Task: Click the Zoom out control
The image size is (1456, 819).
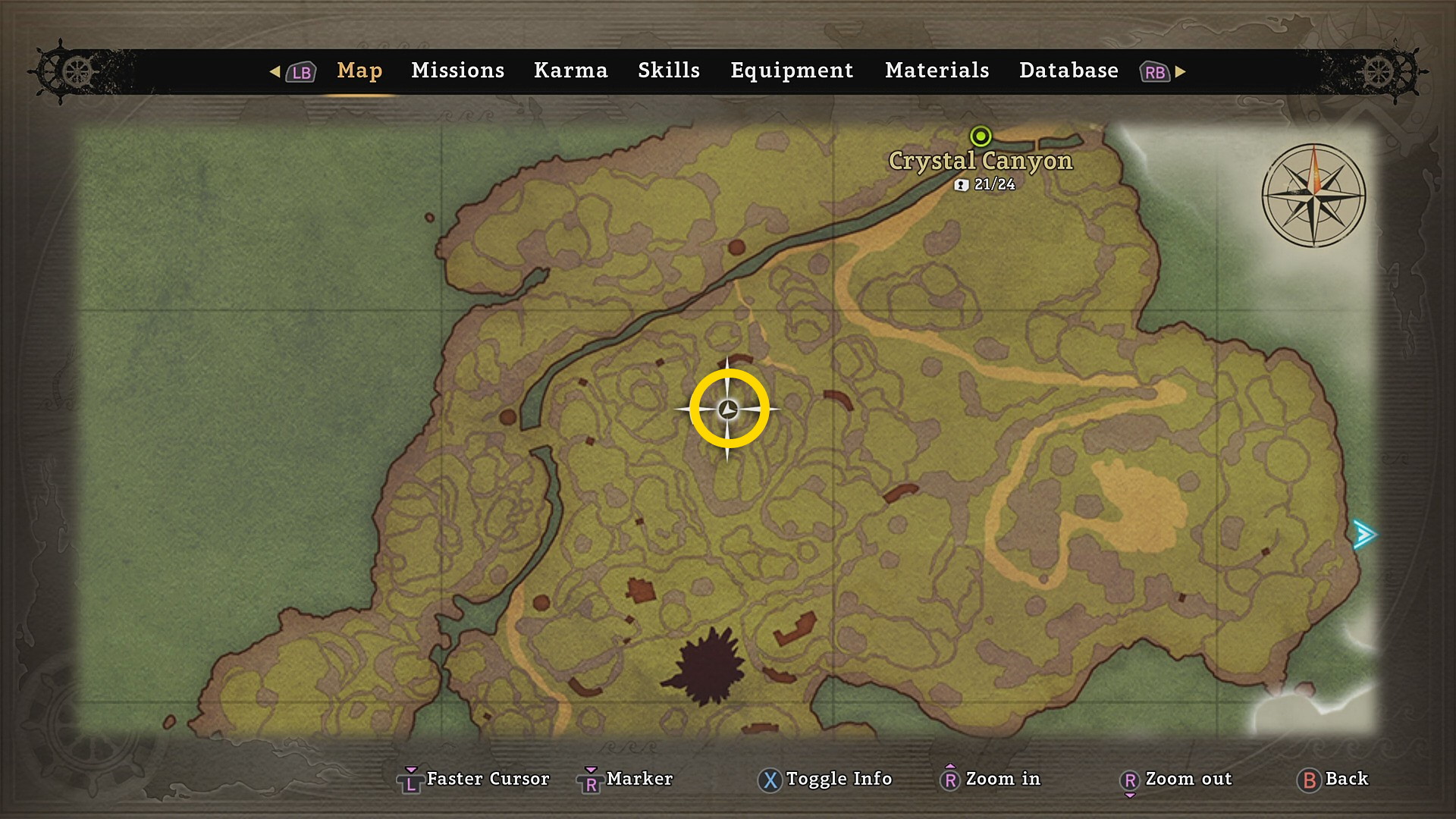Action: pyautogui.click(x=1176, y=779)
